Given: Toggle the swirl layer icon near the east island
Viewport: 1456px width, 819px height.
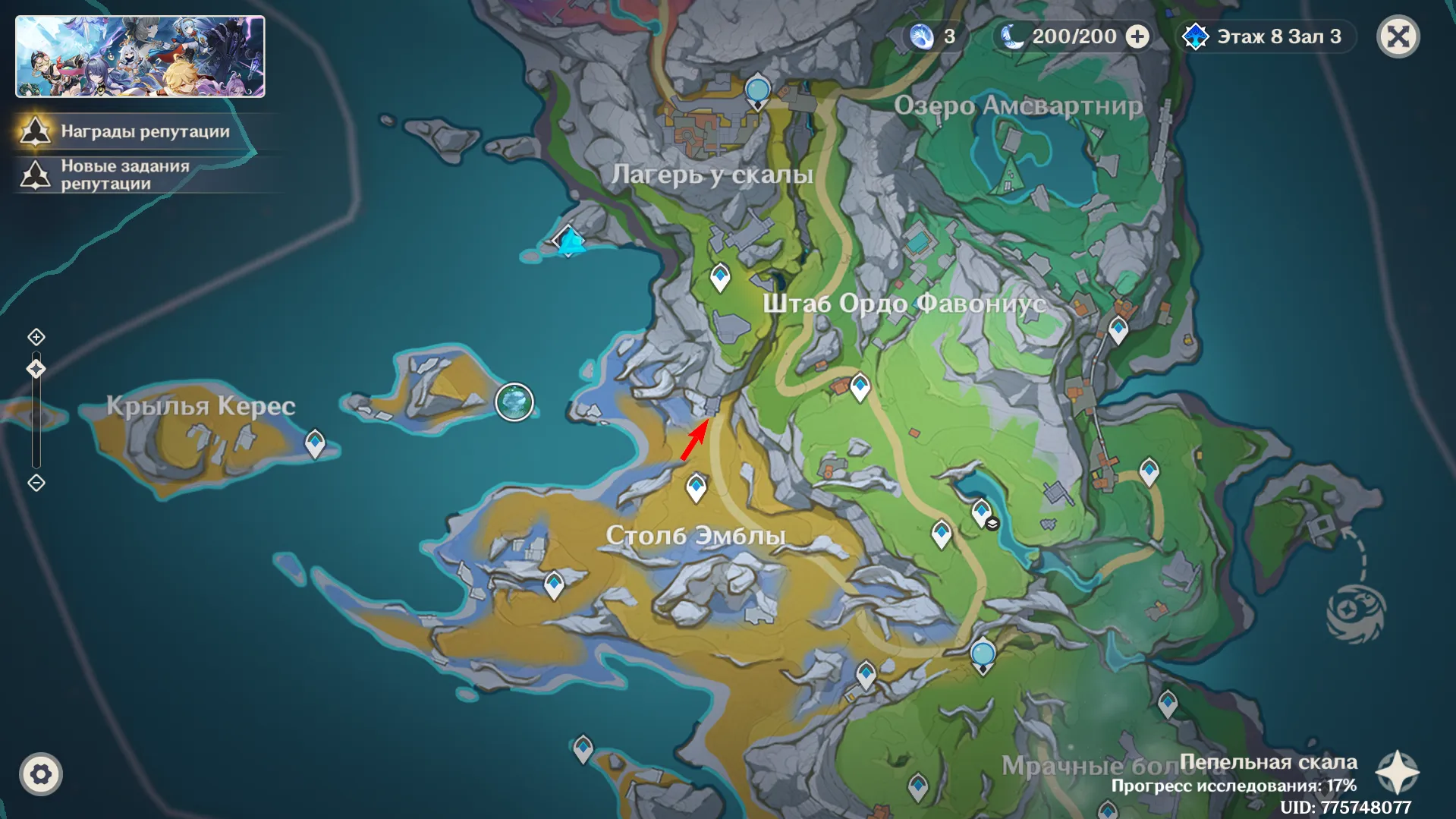Looking at the screenshot, I should (1355, 612).
